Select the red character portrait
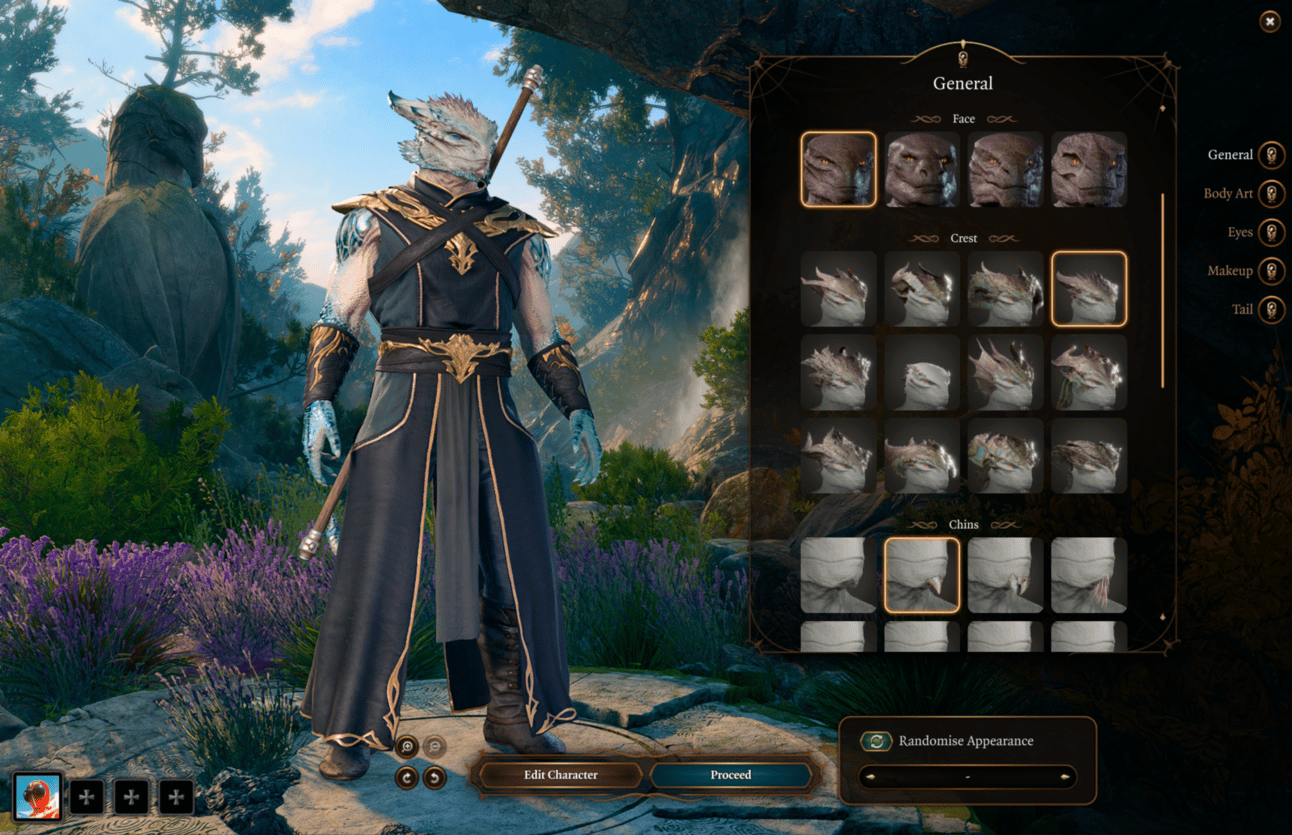 pos(39,797)
